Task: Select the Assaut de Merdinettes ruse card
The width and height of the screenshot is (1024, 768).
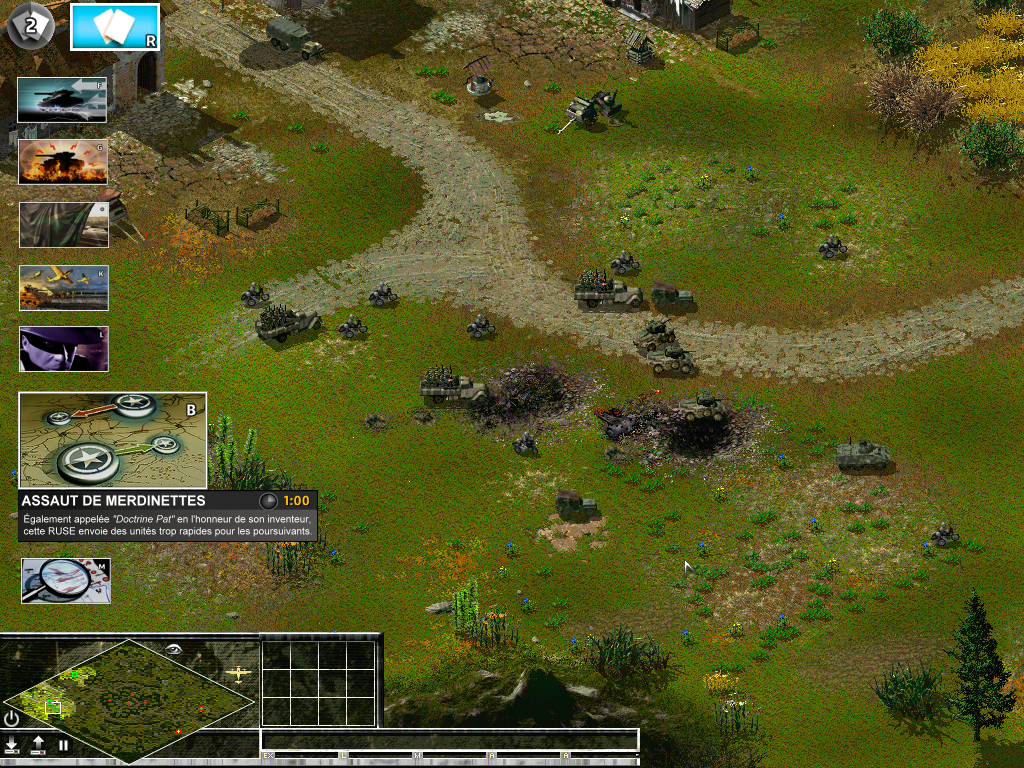Action: coord(112,440)
